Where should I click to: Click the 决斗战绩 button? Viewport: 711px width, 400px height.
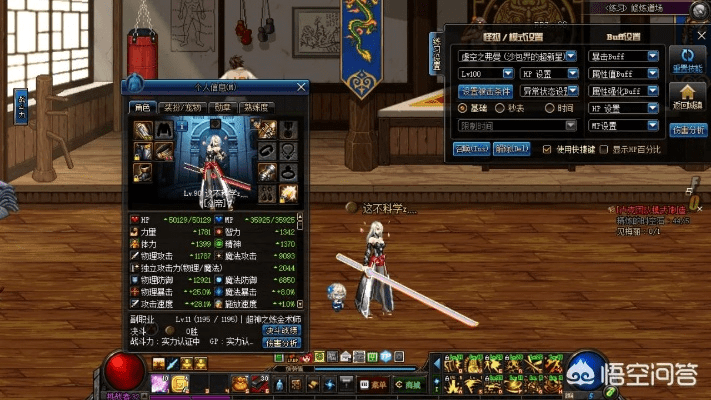click(281, 330)
